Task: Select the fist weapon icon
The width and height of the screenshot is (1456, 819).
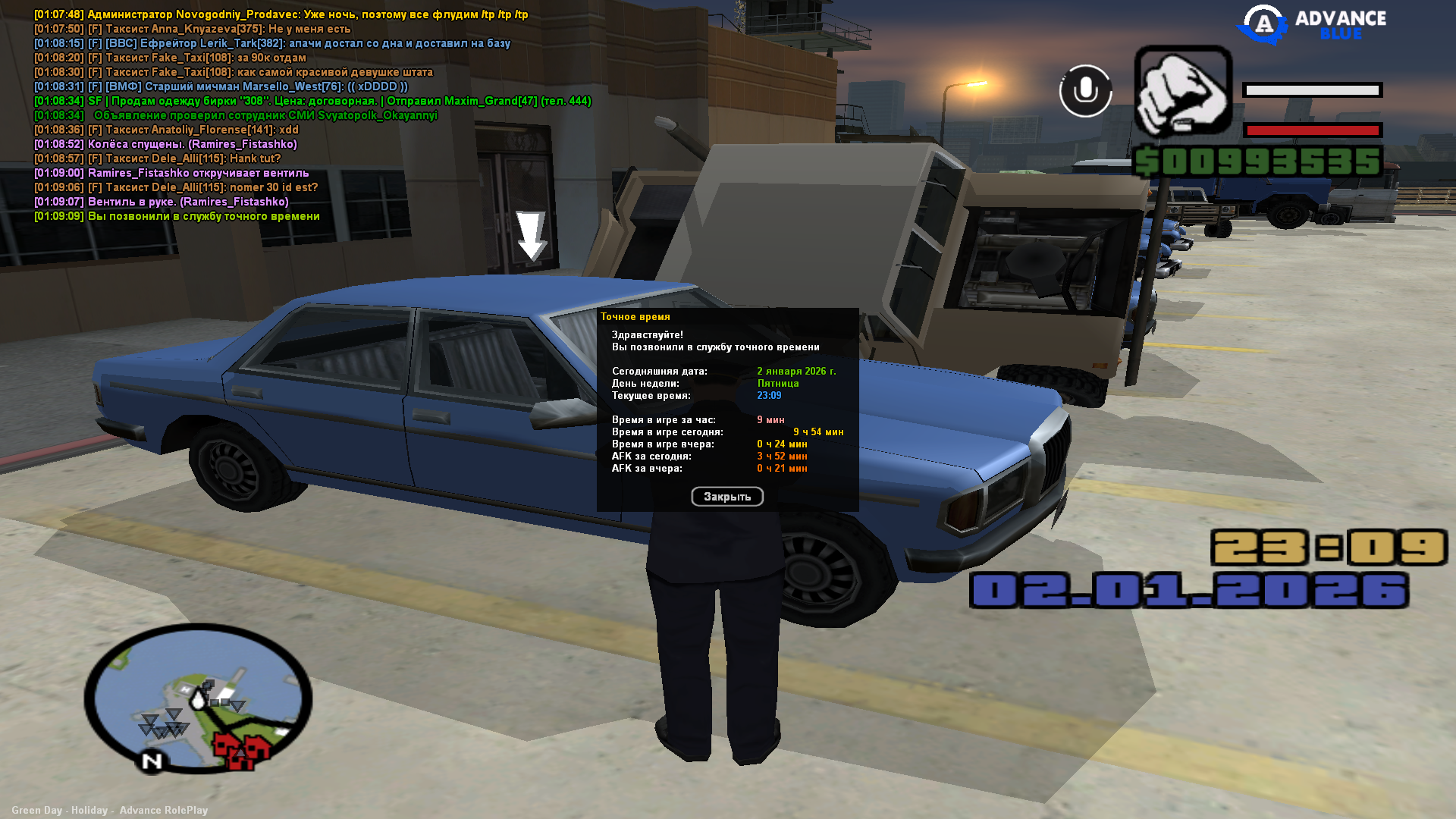Action: pos(1182,91)
